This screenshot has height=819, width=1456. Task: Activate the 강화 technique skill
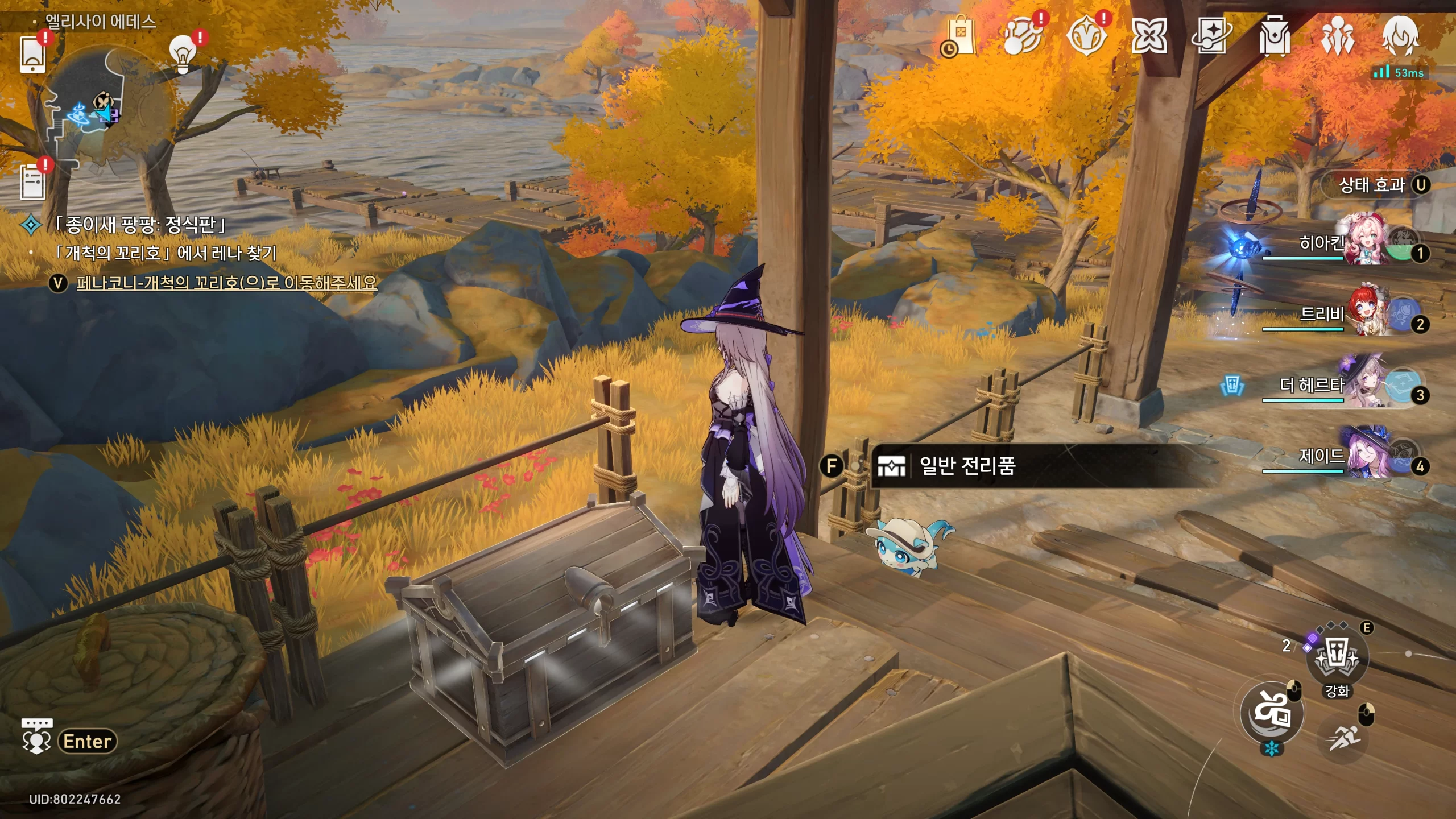click(1337, 660)
